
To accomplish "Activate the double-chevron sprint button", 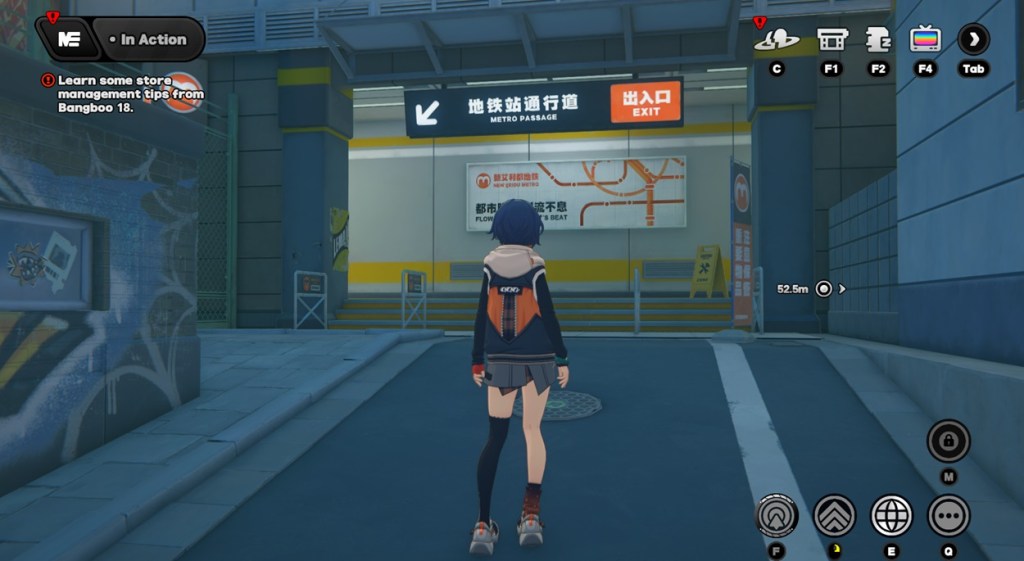I will 833,516.
